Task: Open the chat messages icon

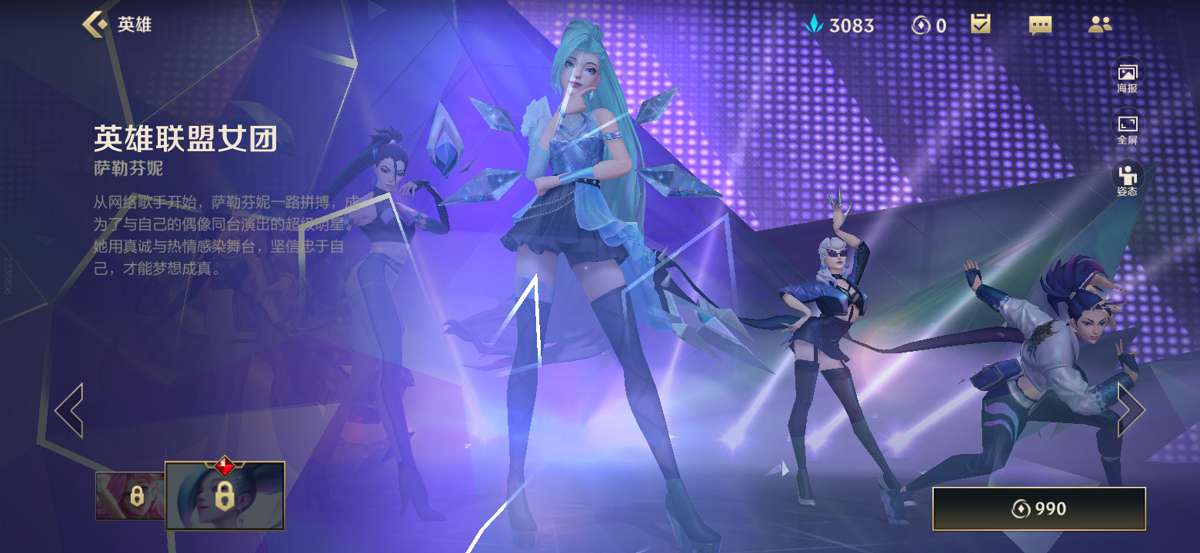Action: tap(1040, 25)
